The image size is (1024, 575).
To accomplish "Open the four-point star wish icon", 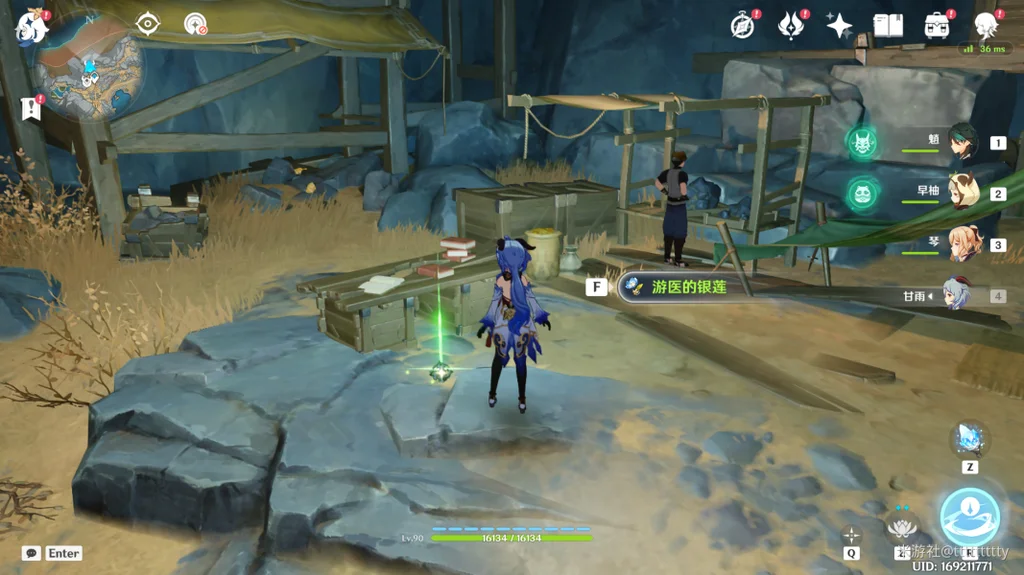I will (839, 26).
